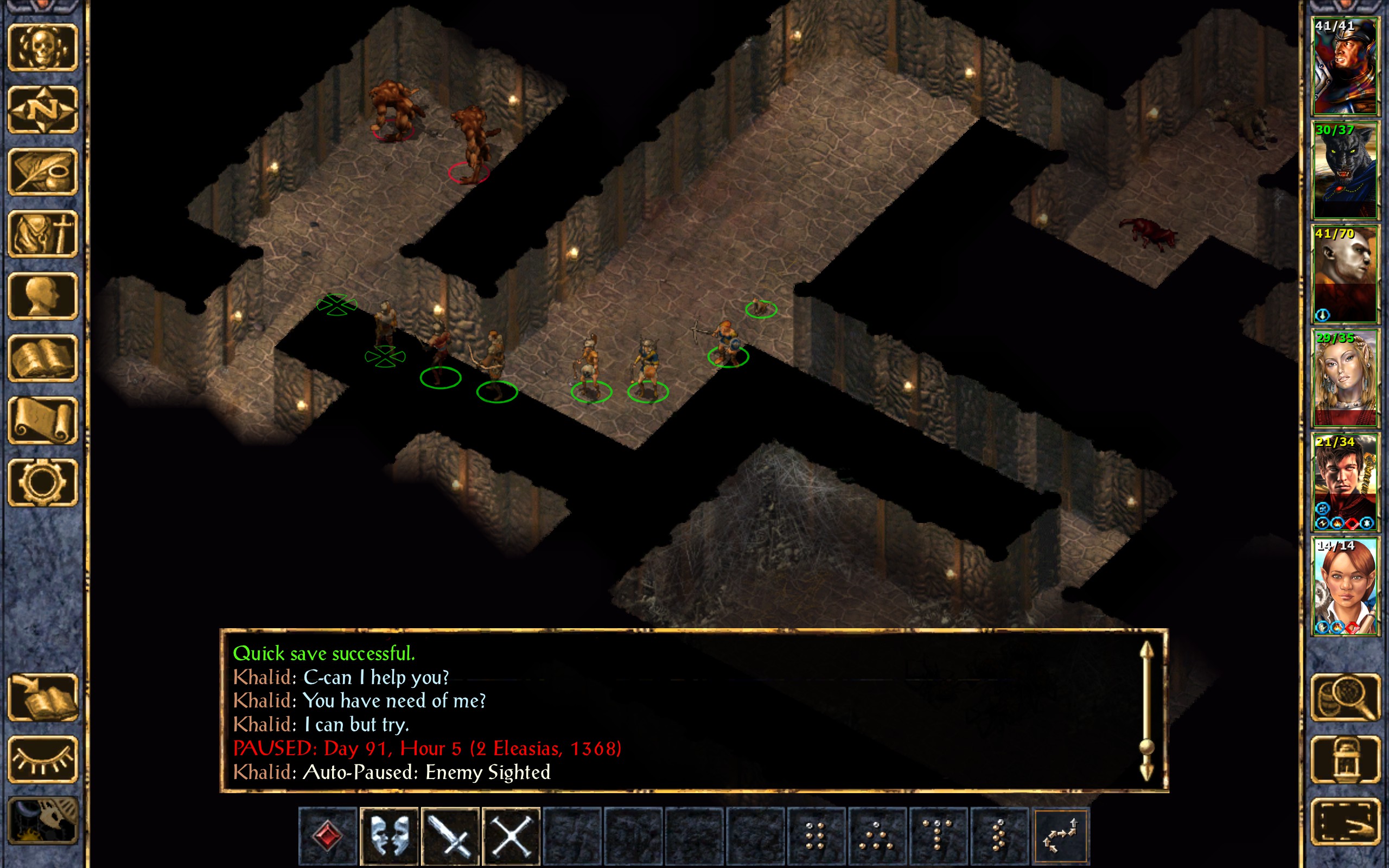Choose the bald pale man portrait
The image size is (1389, 868).
1345,274
